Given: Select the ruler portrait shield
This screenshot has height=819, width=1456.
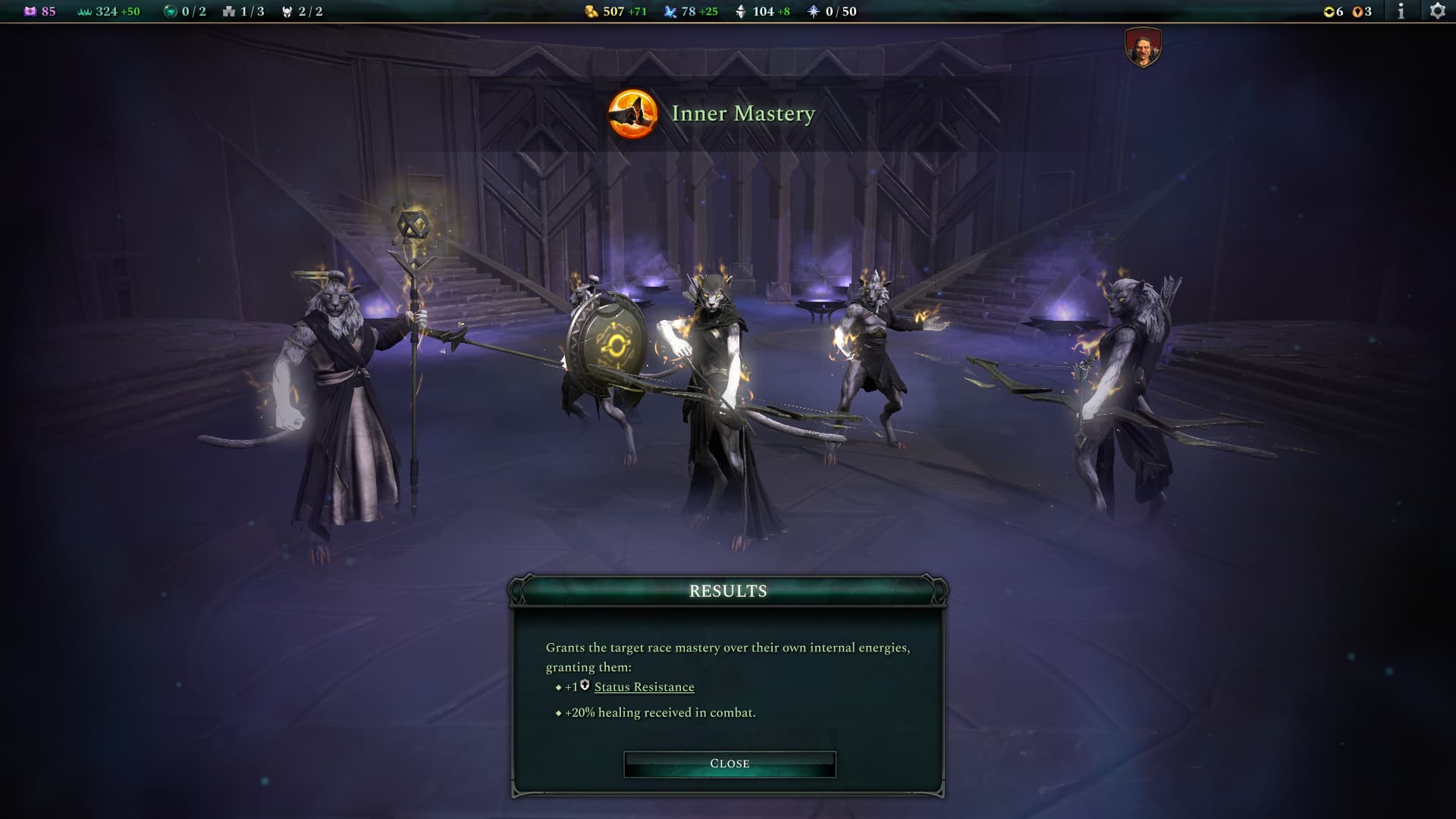Looking at the screenshot, I should (1143, 47).
